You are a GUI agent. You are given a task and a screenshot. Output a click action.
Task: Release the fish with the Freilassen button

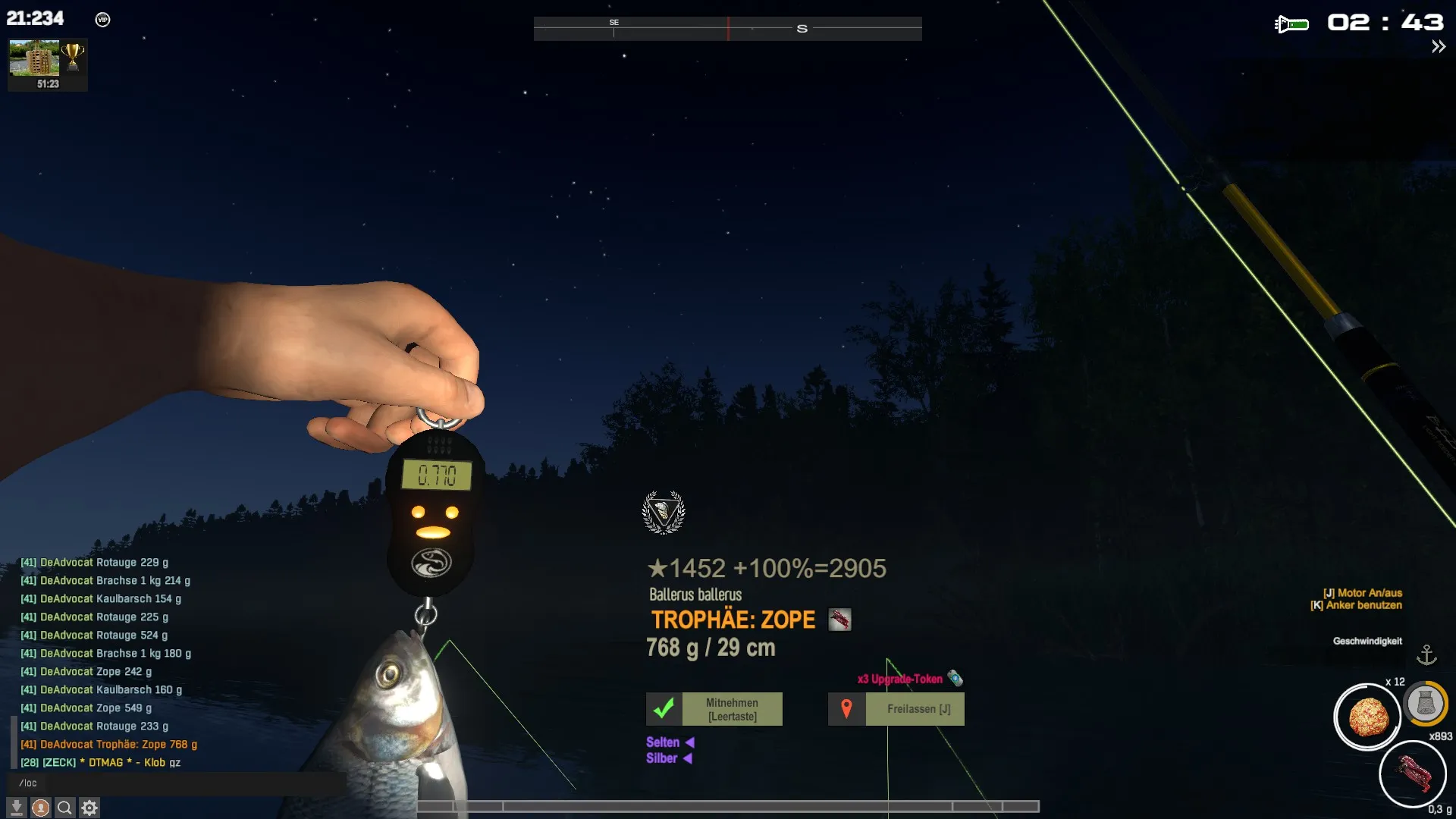(896, 709)
